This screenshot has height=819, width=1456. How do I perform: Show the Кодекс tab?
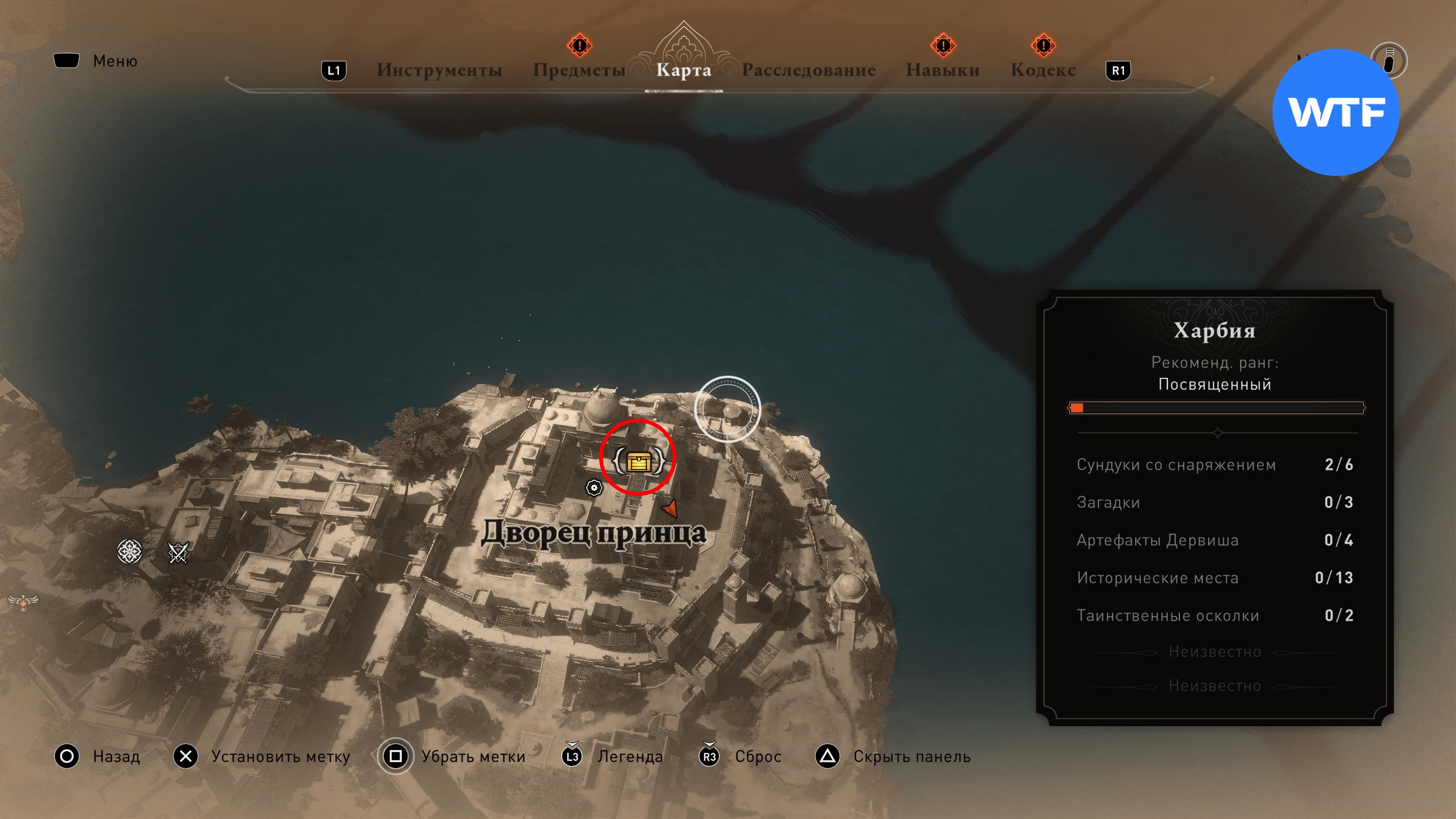(x=1043, y=70)
